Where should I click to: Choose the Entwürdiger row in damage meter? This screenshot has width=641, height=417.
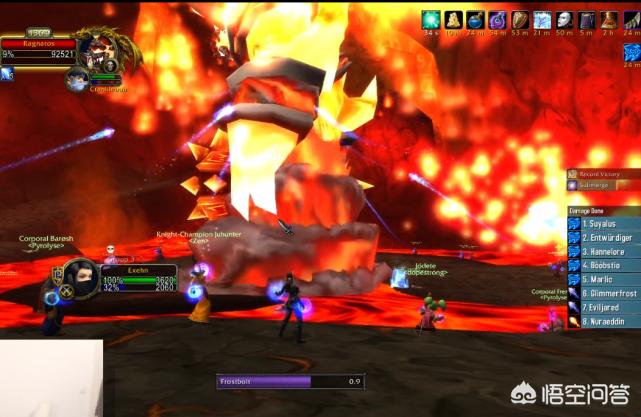(x=604, y=239)
